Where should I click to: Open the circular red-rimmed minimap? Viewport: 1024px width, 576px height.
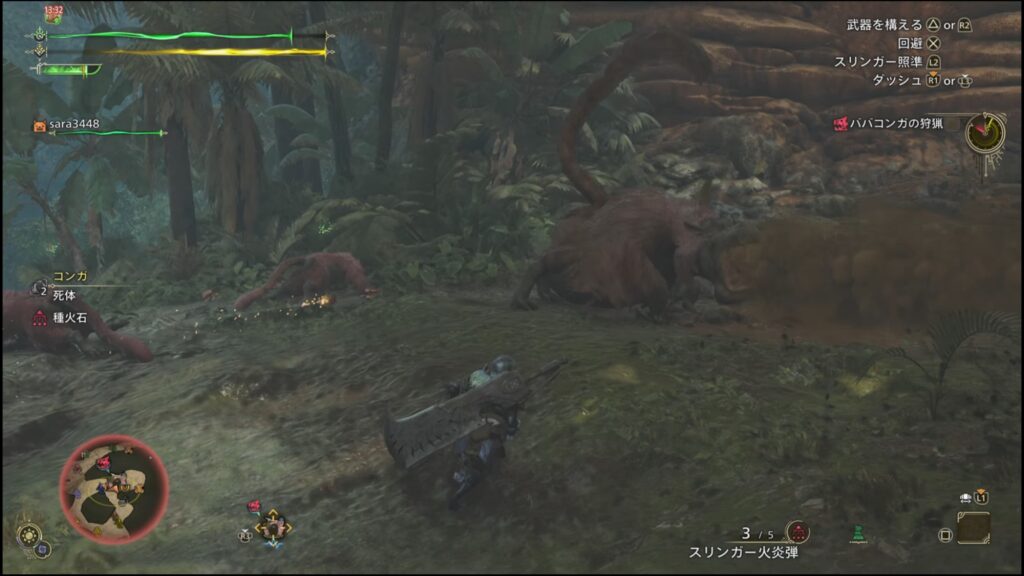click(x=114, y=490)
